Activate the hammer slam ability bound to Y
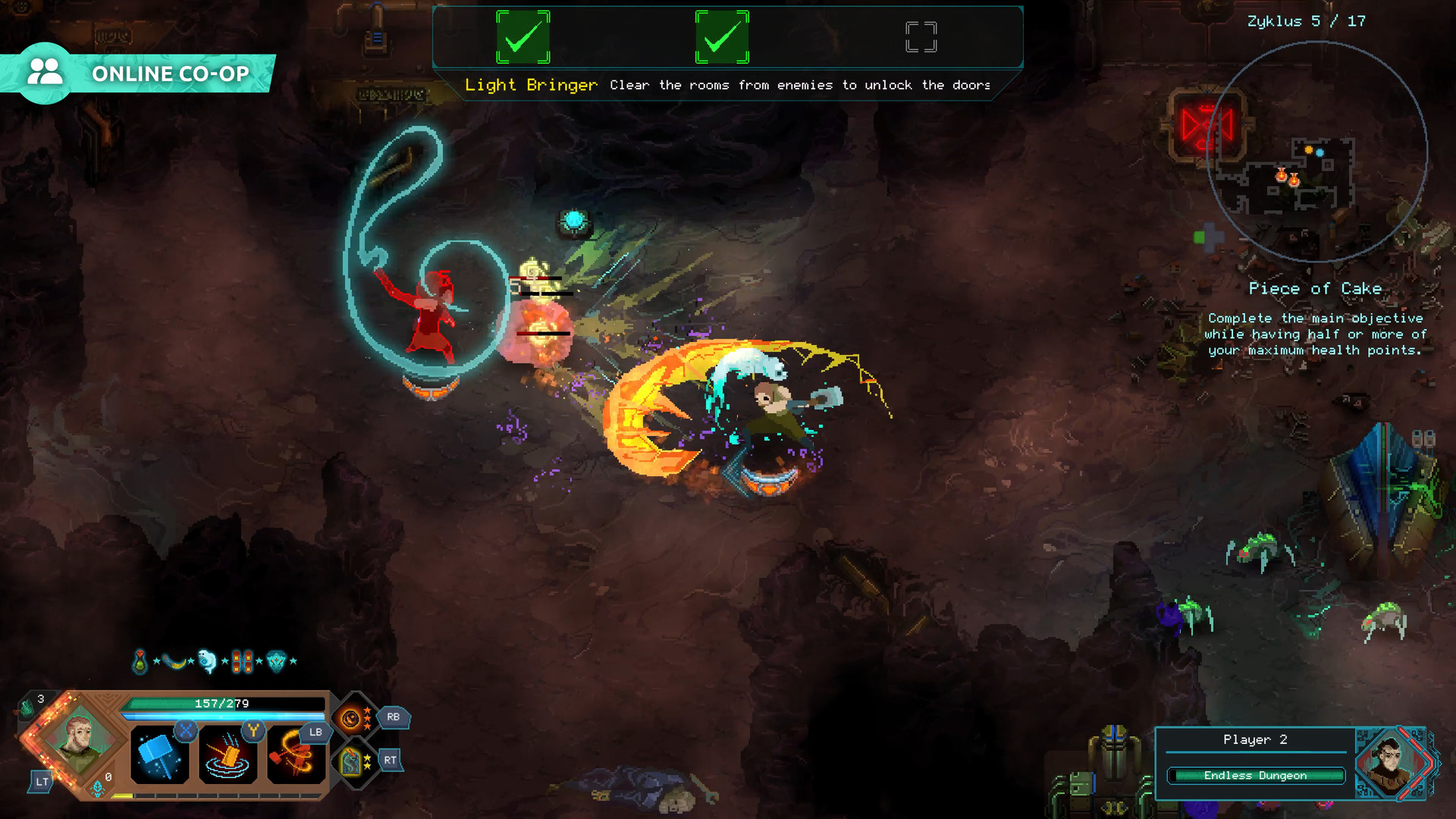The height and width of the screenshot is (819, 1456). click(x=227, y=755)
